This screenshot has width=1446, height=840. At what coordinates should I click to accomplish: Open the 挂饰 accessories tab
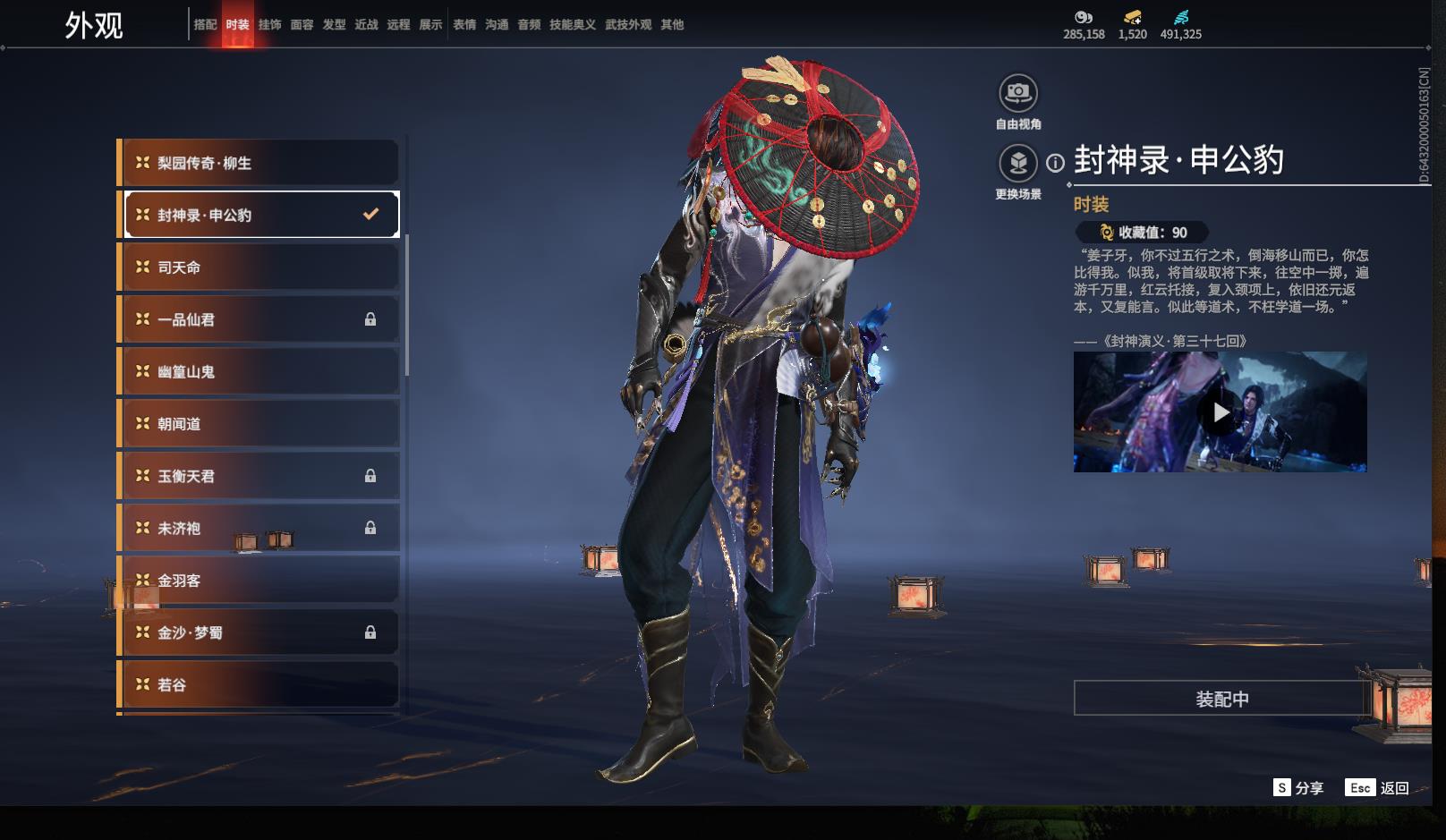[269, 25]
